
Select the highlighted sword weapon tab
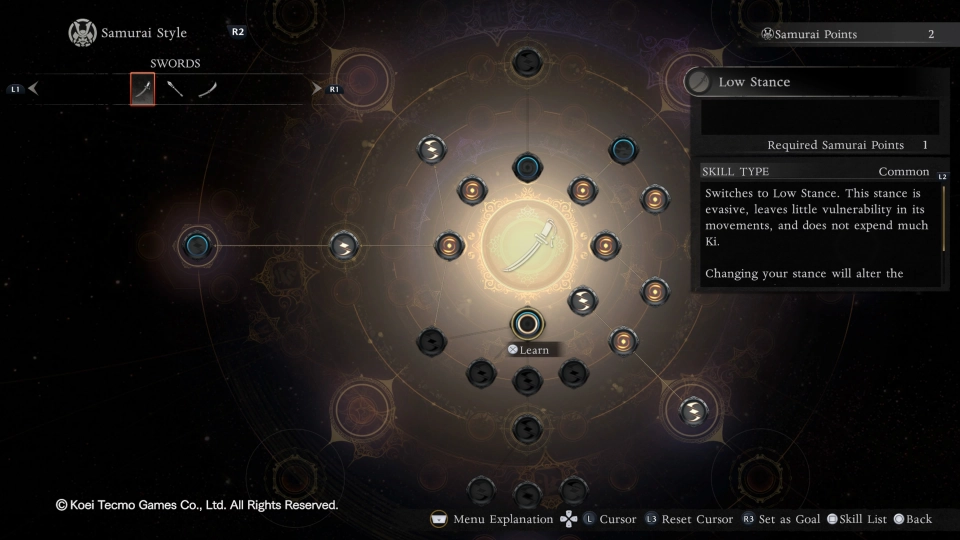coord(143,89)
